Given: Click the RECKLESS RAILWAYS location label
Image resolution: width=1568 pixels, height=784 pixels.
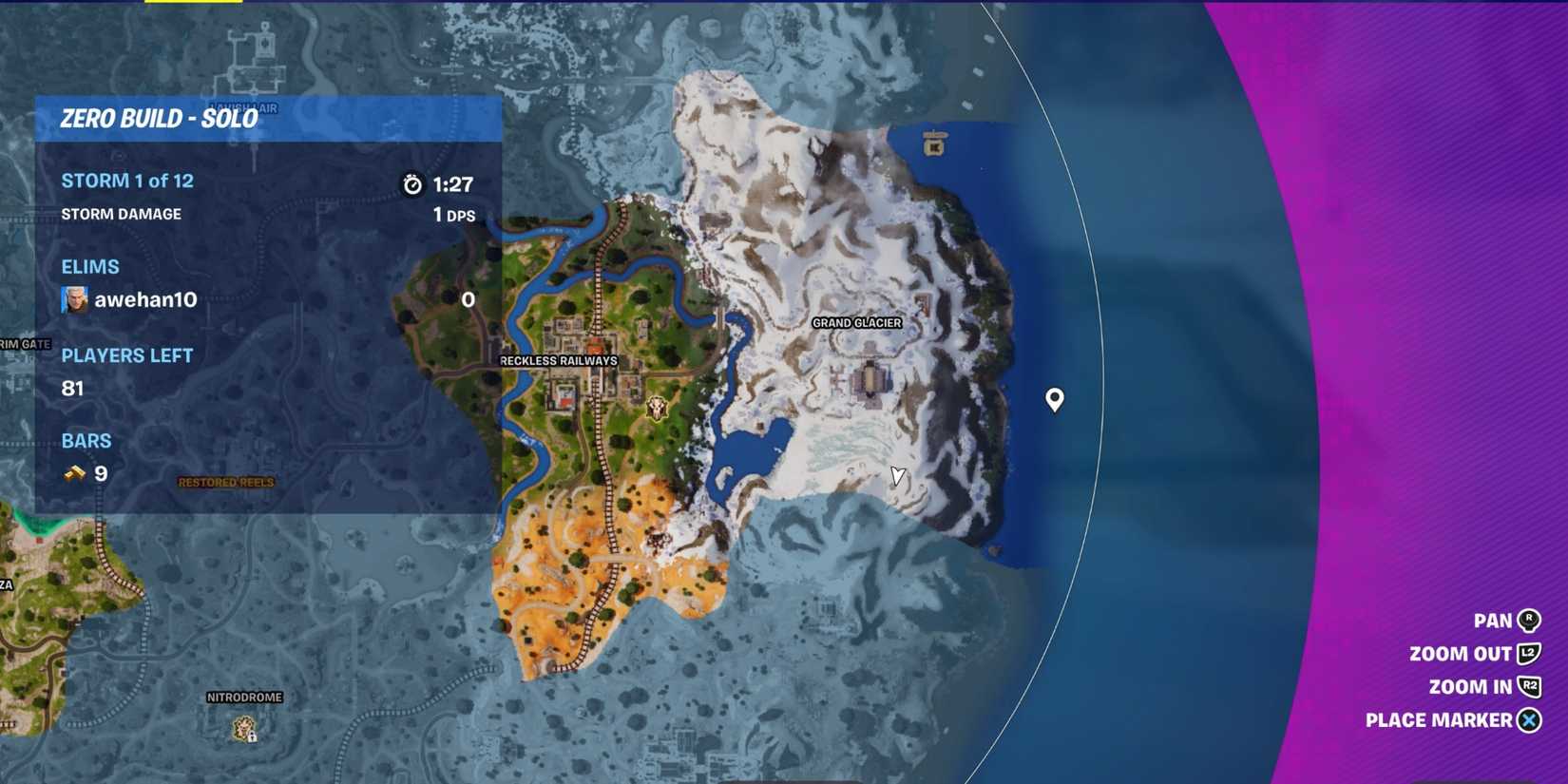Looking at the screenshot, I should click(x=559, y=361).
